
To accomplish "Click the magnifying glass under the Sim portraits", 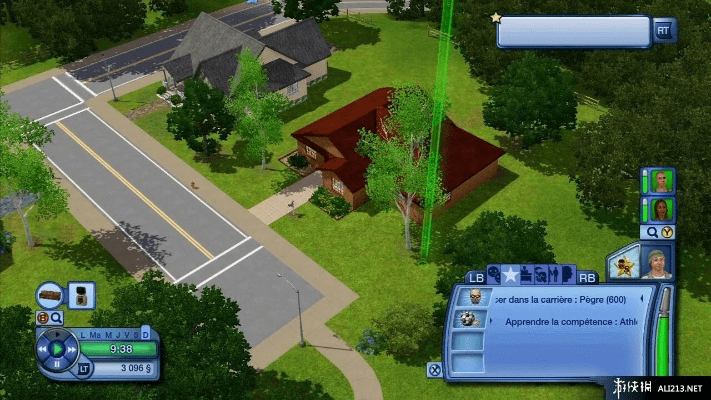I will (653, 232).
